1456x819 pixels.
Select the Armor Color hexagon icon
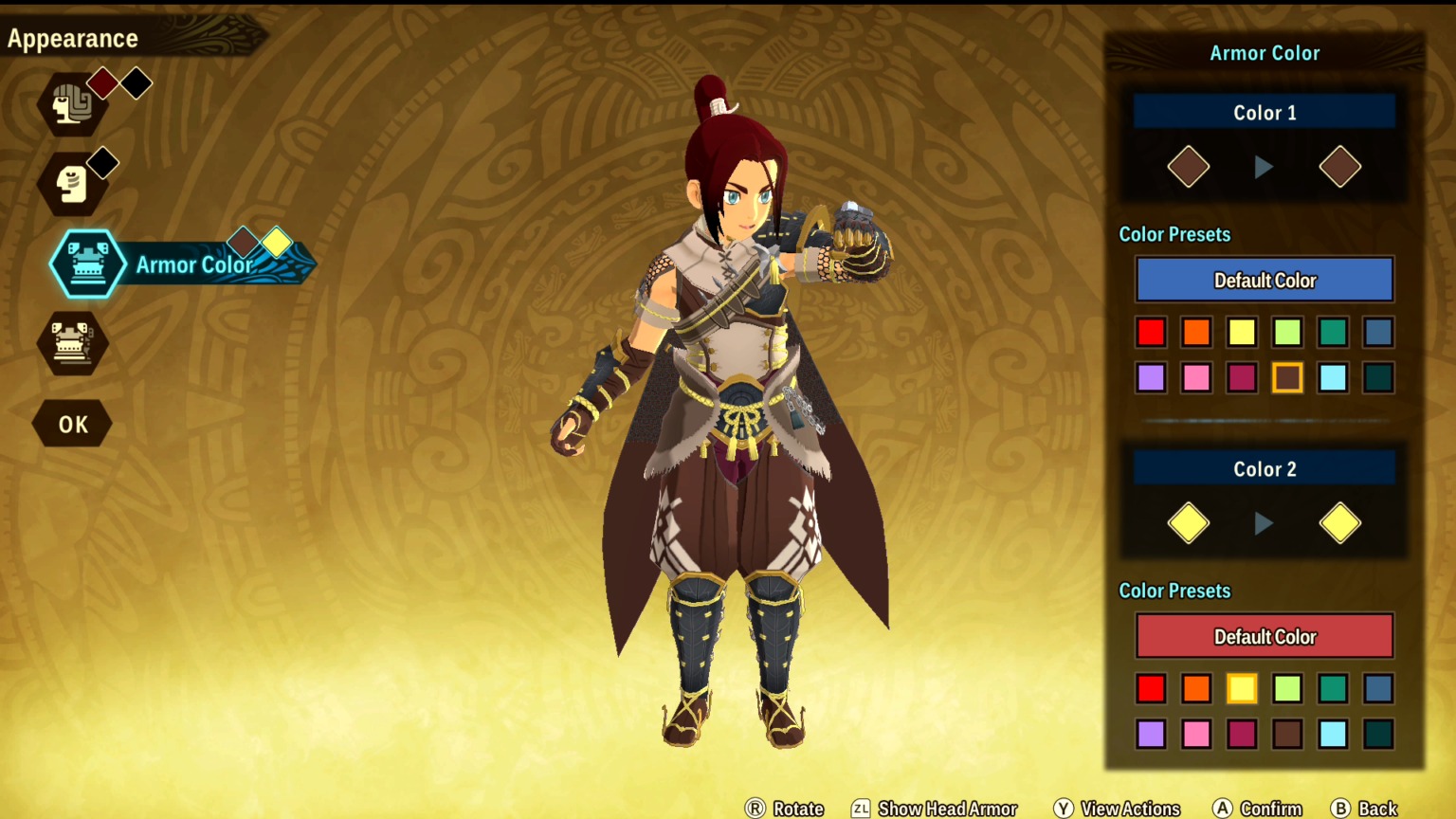click(x=87, y=265)
